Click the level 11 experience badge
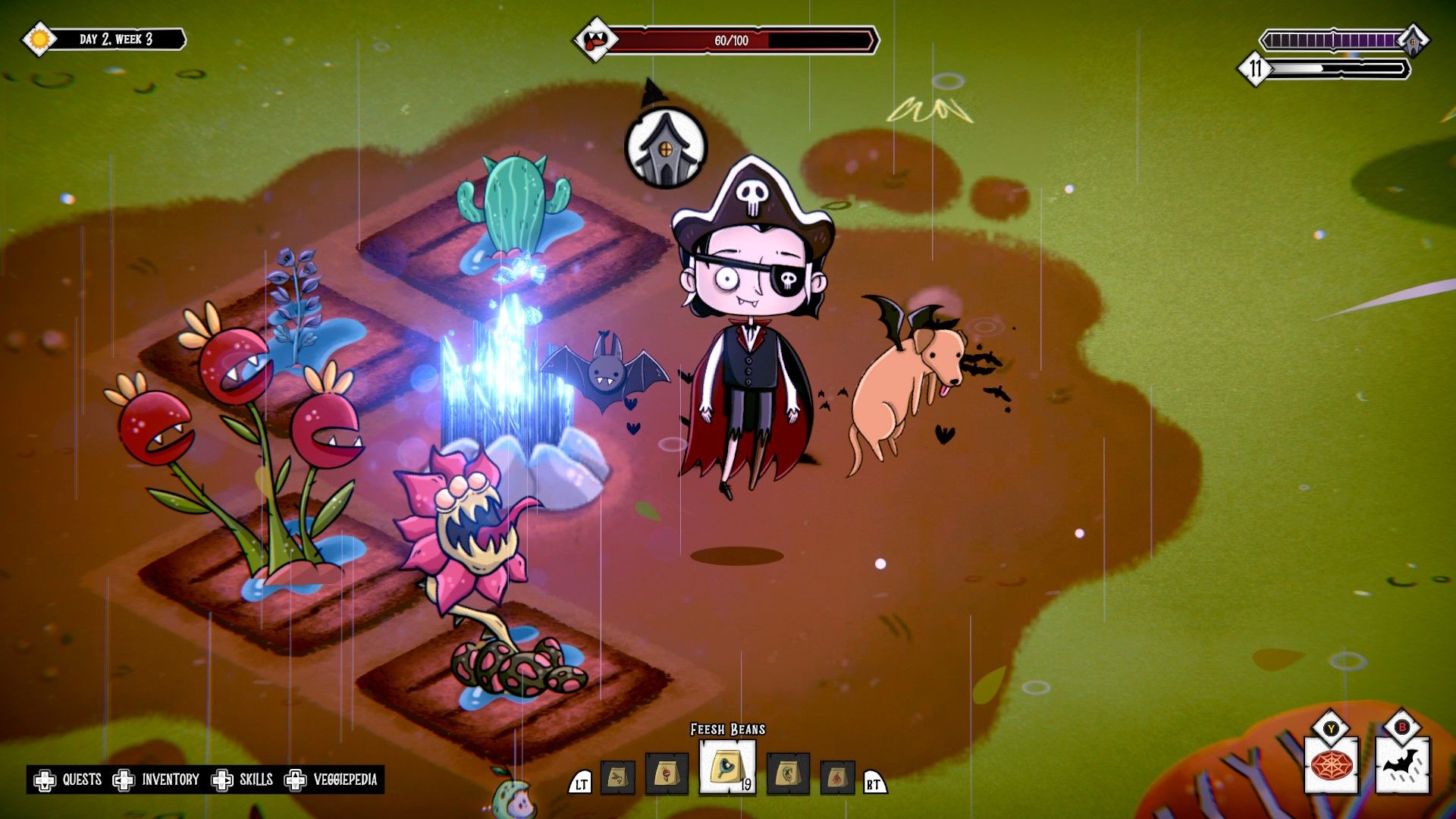 pos(1257,70)
